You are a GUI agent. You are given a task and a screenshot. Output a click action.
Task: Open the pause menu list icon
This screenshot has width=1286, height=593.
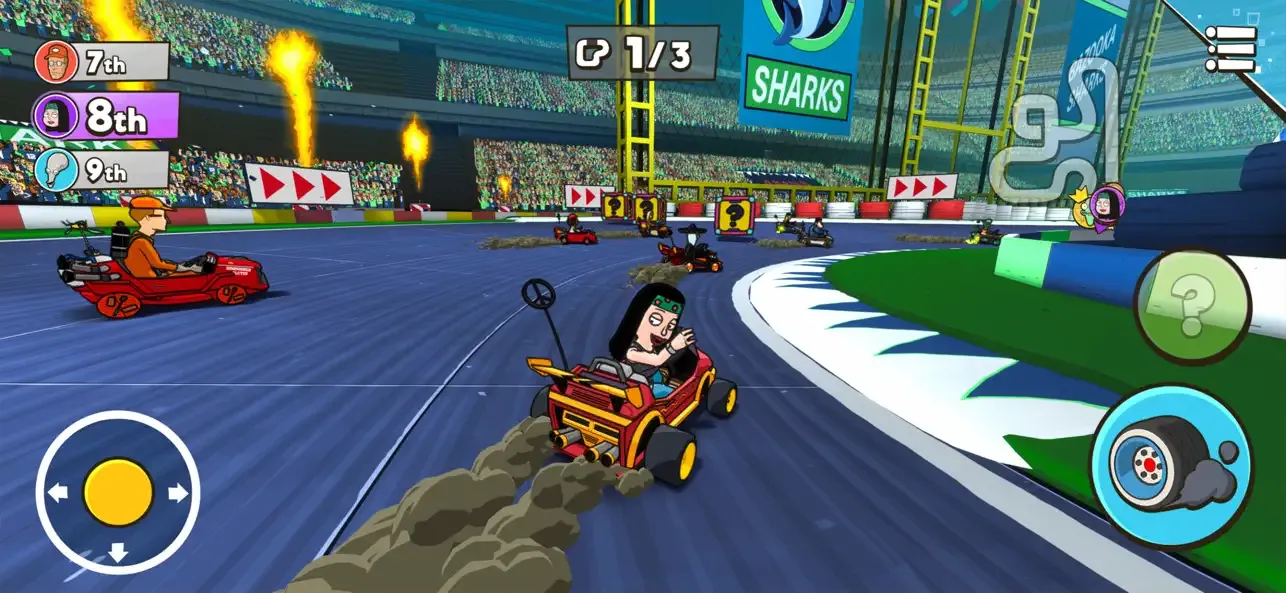tap(1230, 48)
